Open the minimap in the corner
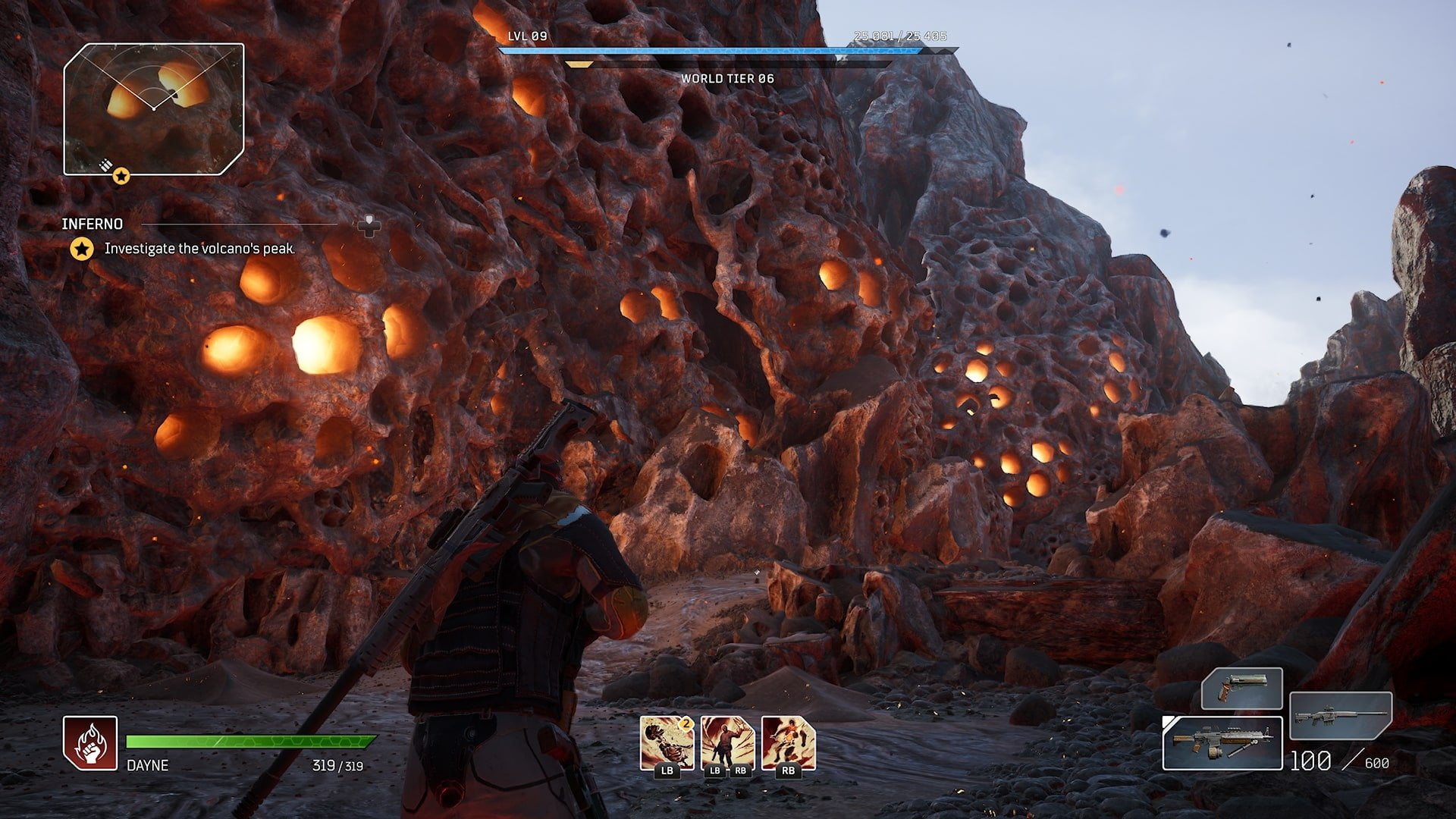The width and height of the screenshot is (1456, 819). click(154, 108)
